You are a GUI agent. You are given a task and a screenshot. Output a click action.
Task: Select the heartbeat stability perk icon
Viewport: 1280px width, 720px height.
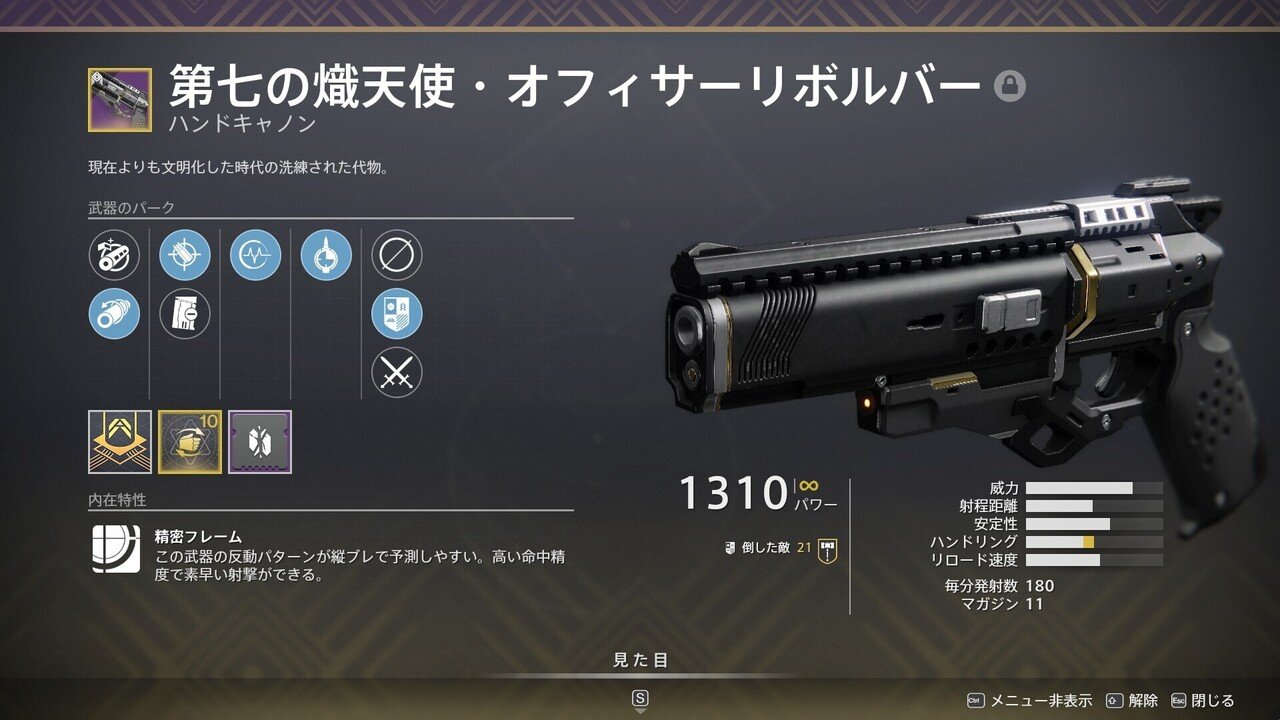coord(254,255)
